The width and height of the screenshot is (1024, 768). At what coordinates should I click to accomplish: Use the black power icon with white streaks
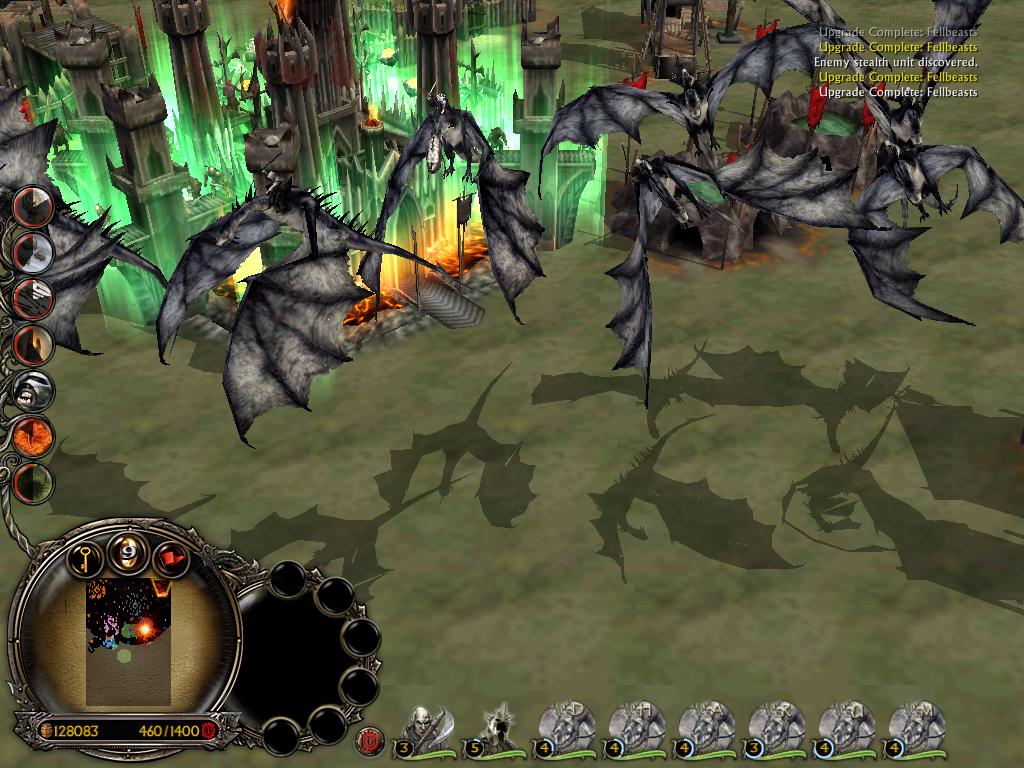(x=33, y=296)
